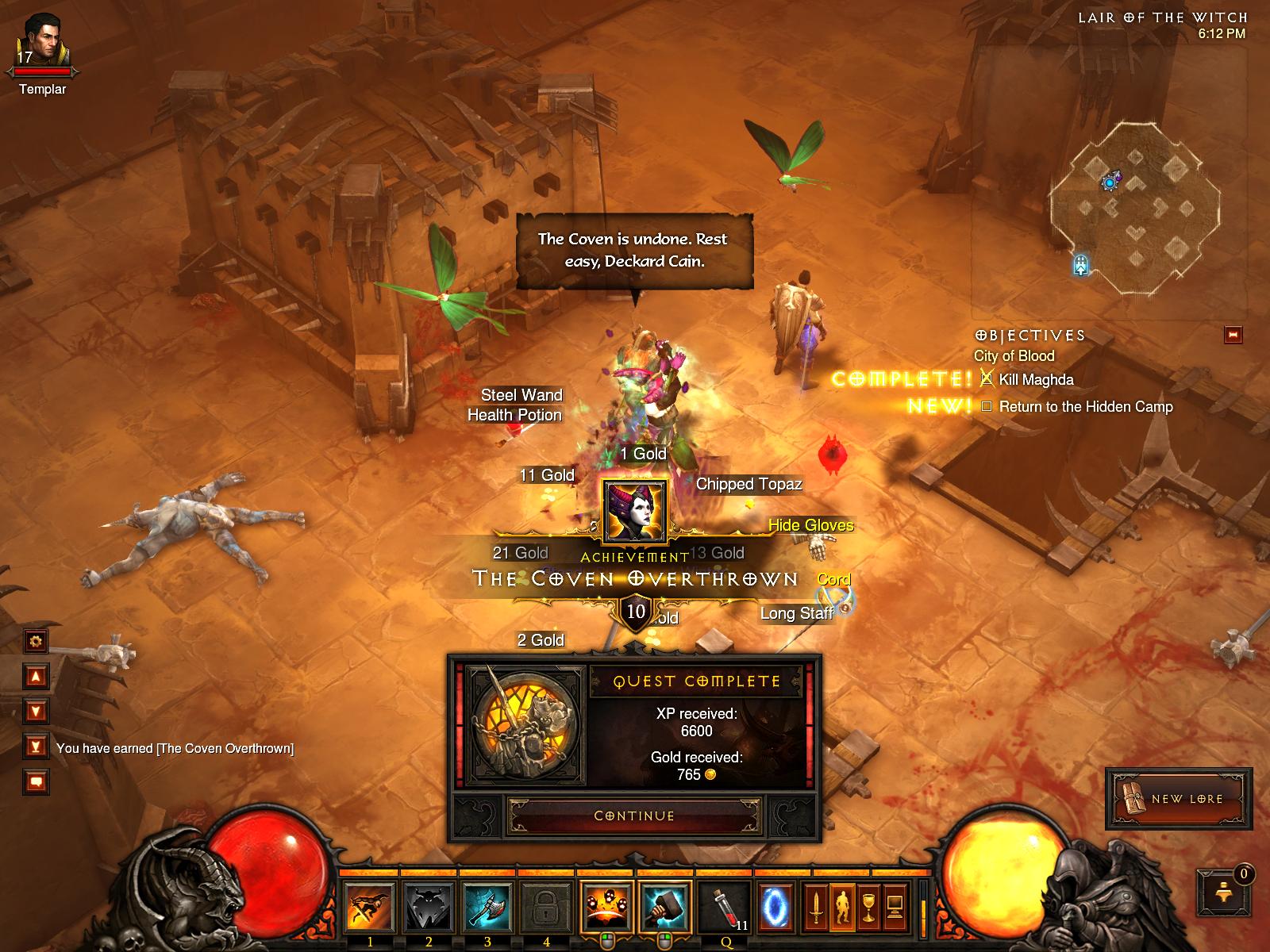Trigger the three skulls skill

click(606, 907)
